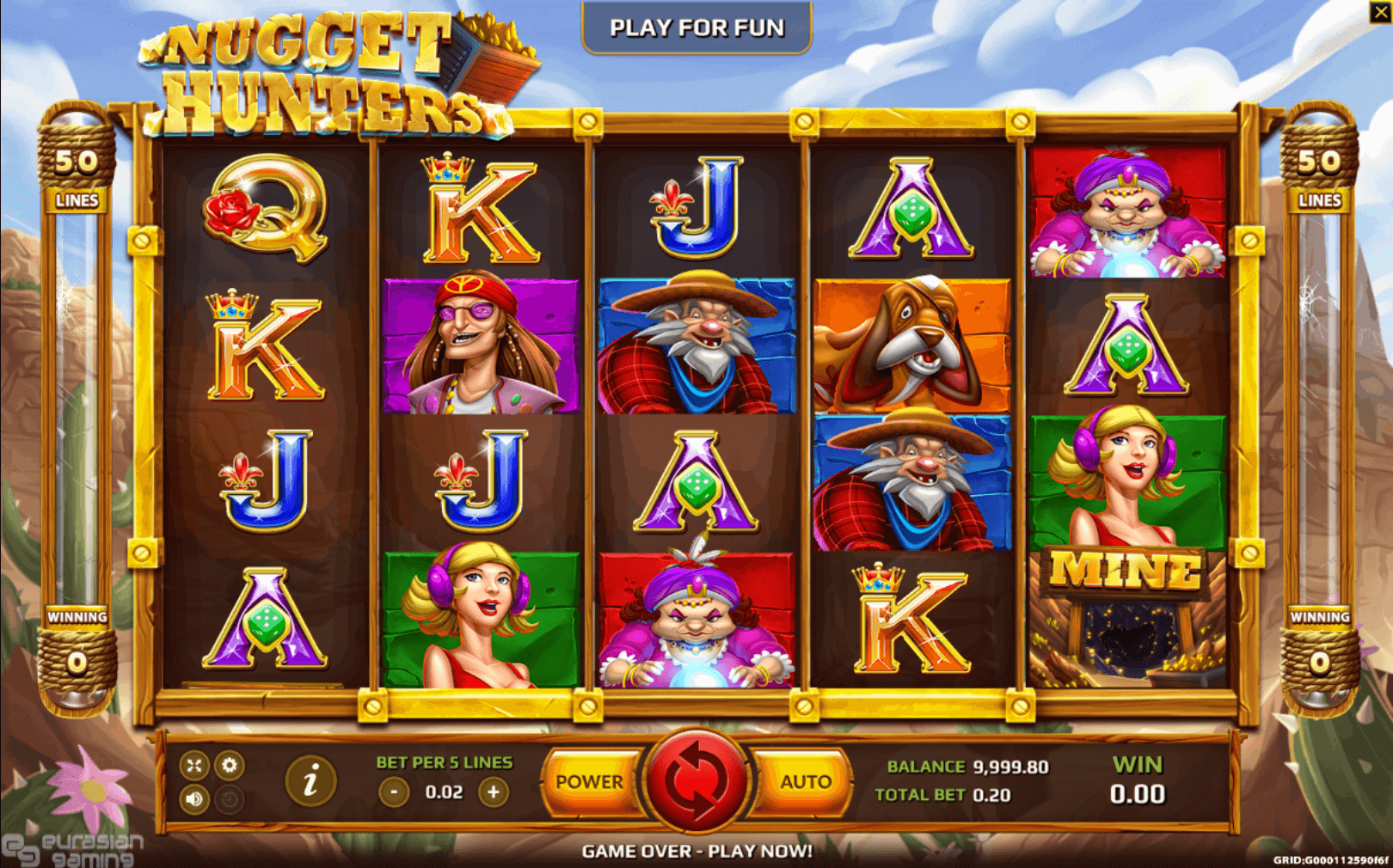Toggle fullscreen with the arrows icon

pyautogui.click(x=194, y=765)
